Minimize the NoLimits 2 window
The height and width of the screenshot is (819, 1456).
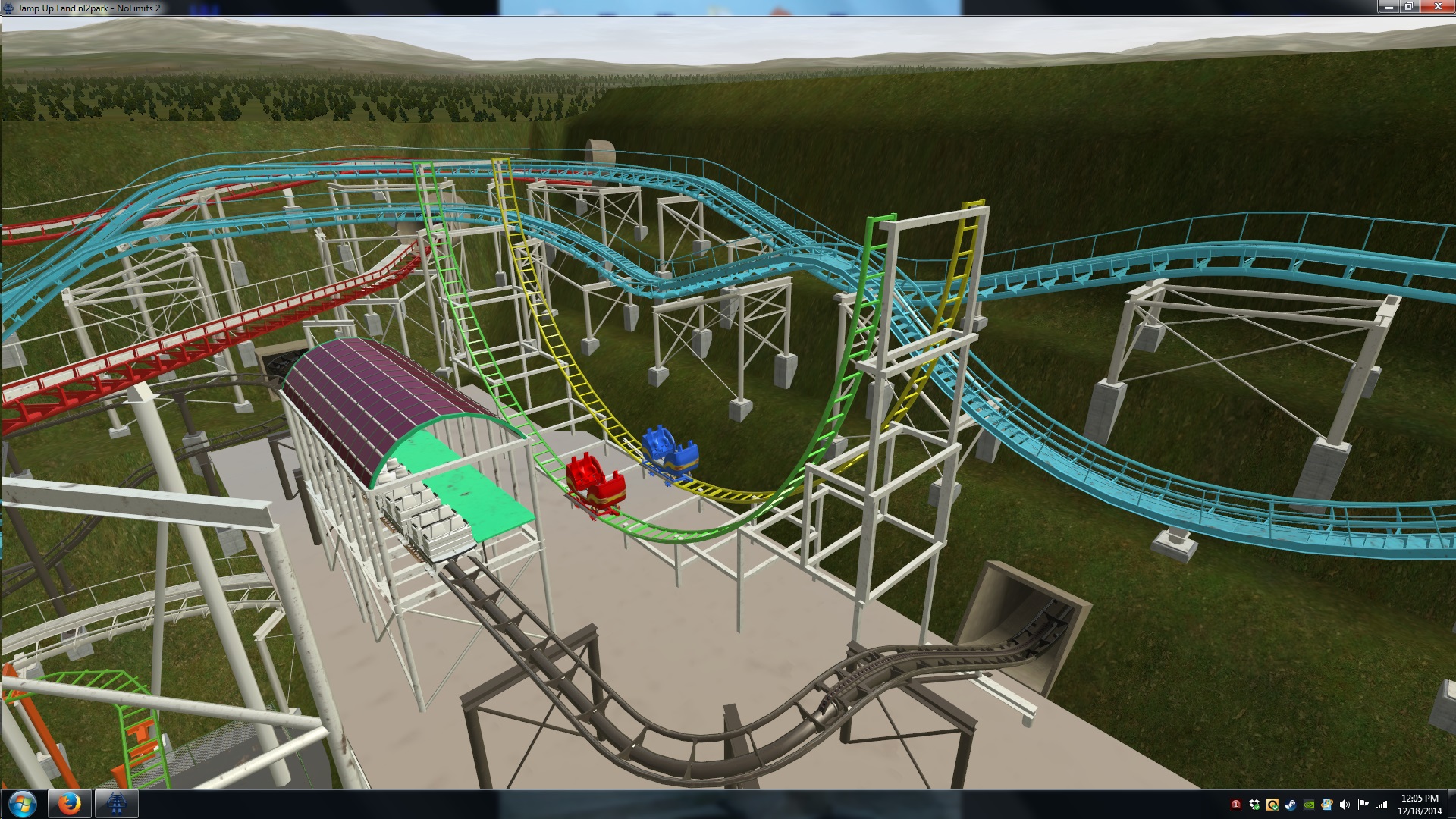point(1389,7)
